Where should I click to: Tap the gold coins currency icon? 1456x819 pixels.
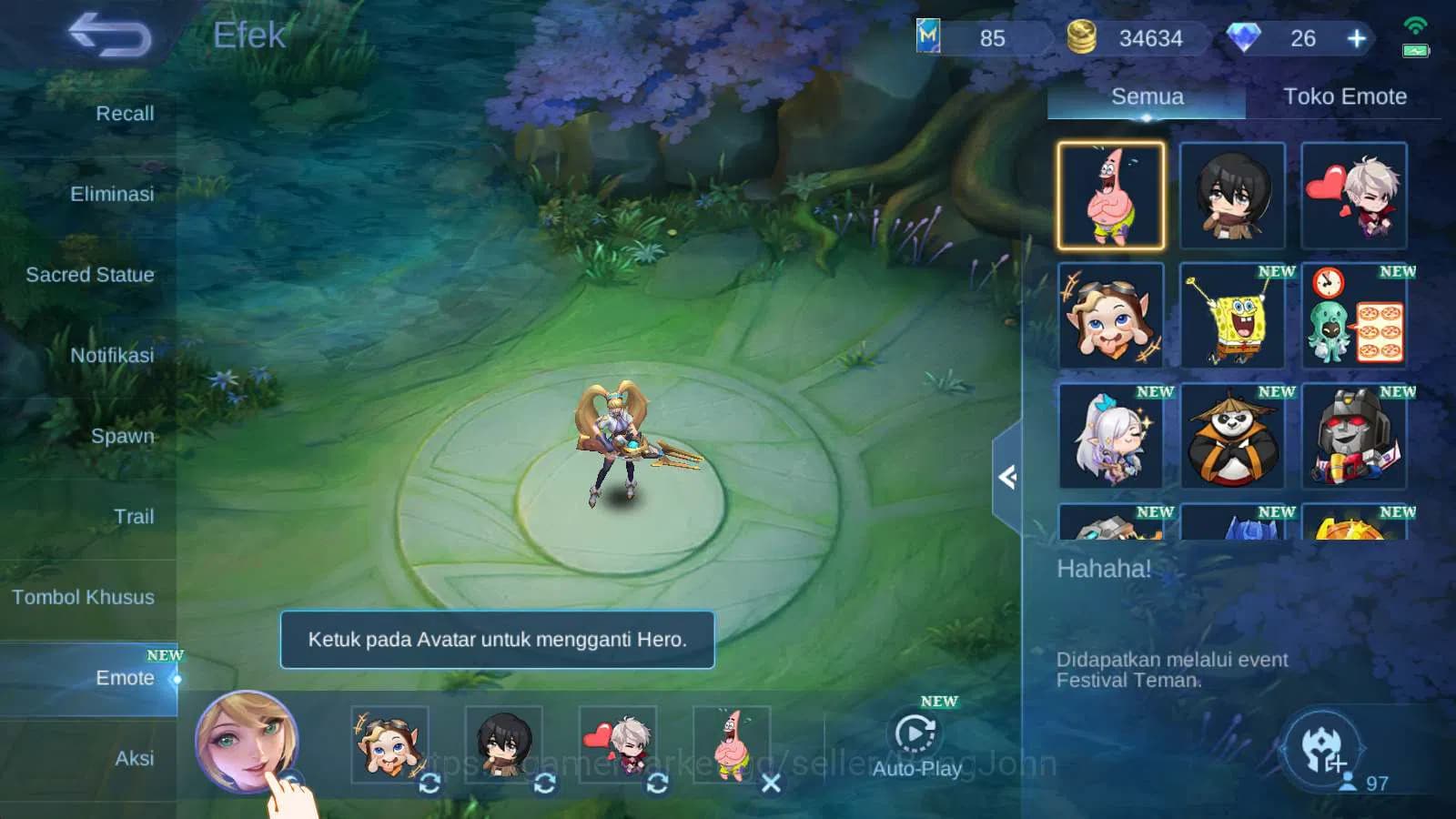[x=1083, y=38]
